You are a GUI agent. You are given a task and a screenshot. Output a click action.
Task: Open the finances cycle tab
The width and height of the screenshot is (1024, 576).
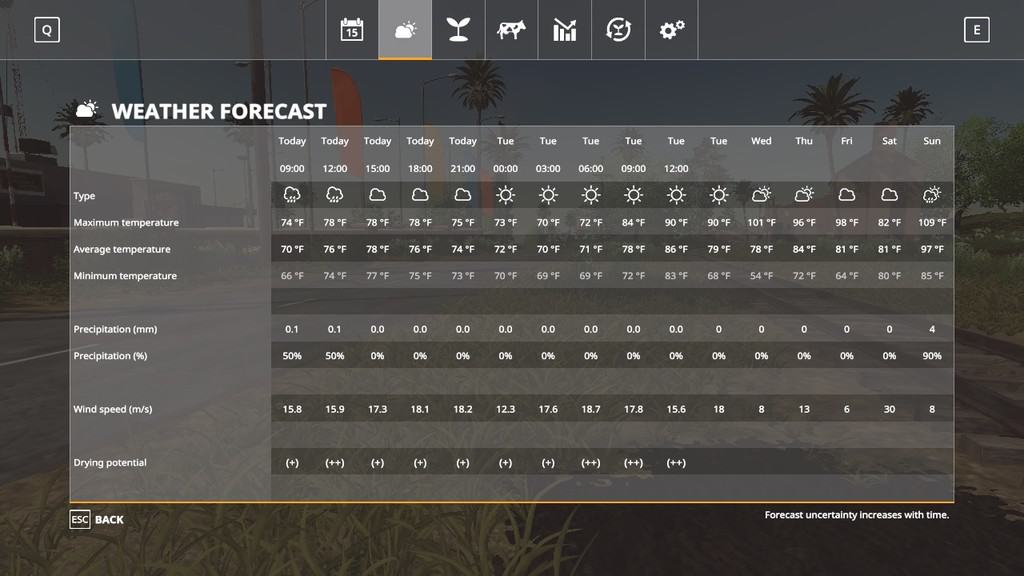(x=618, y=30)
